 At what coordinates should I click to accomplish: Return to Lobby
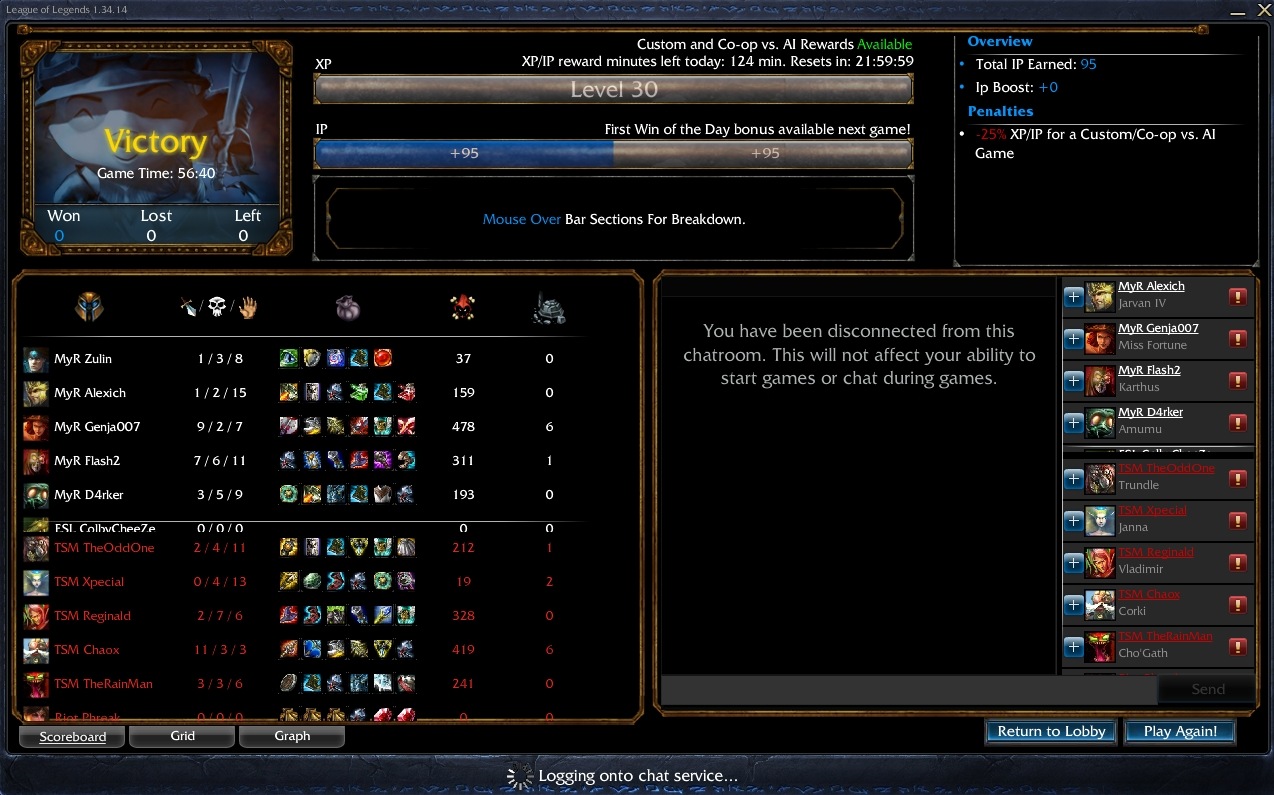pos(1051,731)
